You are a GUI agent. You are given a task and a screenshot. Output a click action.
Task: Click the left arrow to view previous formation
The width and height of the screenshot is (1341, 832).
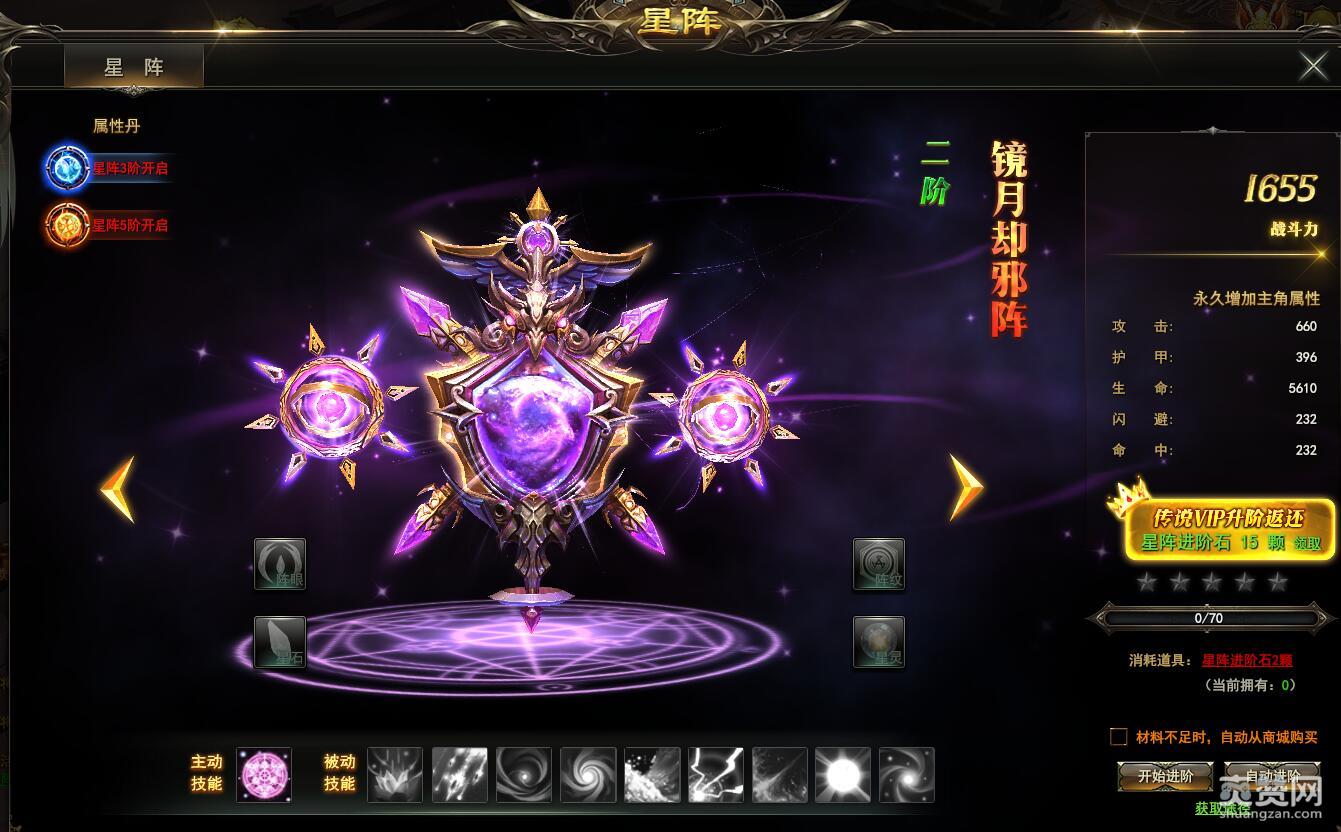coord(117,490)
